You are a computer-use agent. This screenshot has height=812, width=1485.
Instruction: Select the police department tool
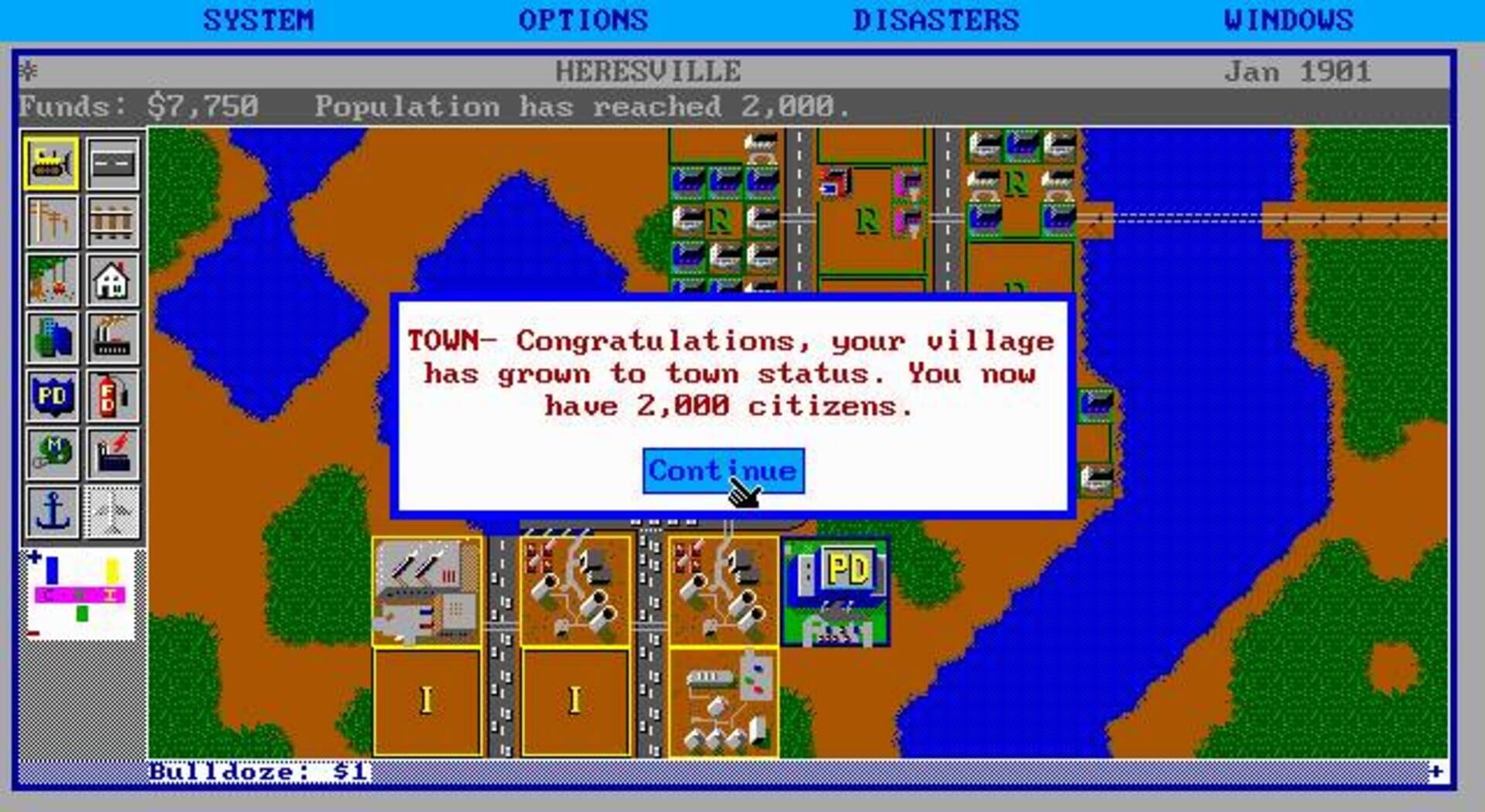51,395
